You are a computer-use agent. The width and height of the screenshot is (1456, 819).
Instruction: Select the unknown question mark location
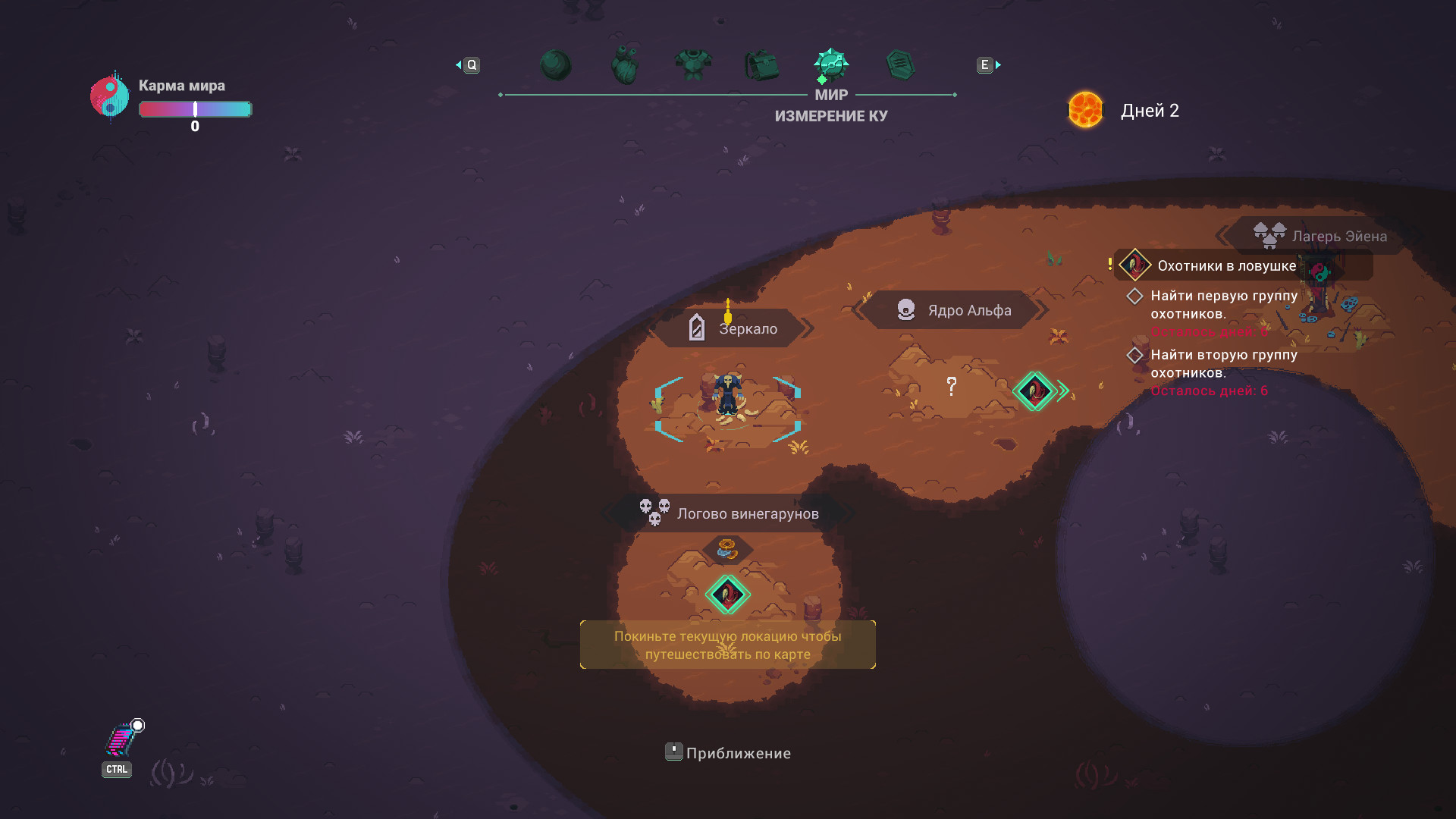(952, 387)
